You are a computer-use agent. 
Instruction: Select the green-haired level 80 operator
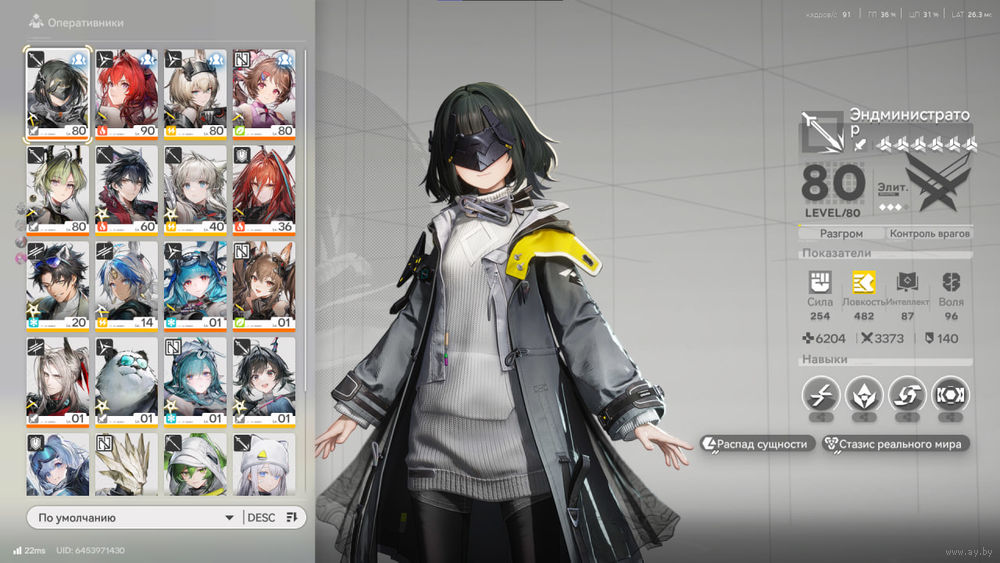pos(58,189)
